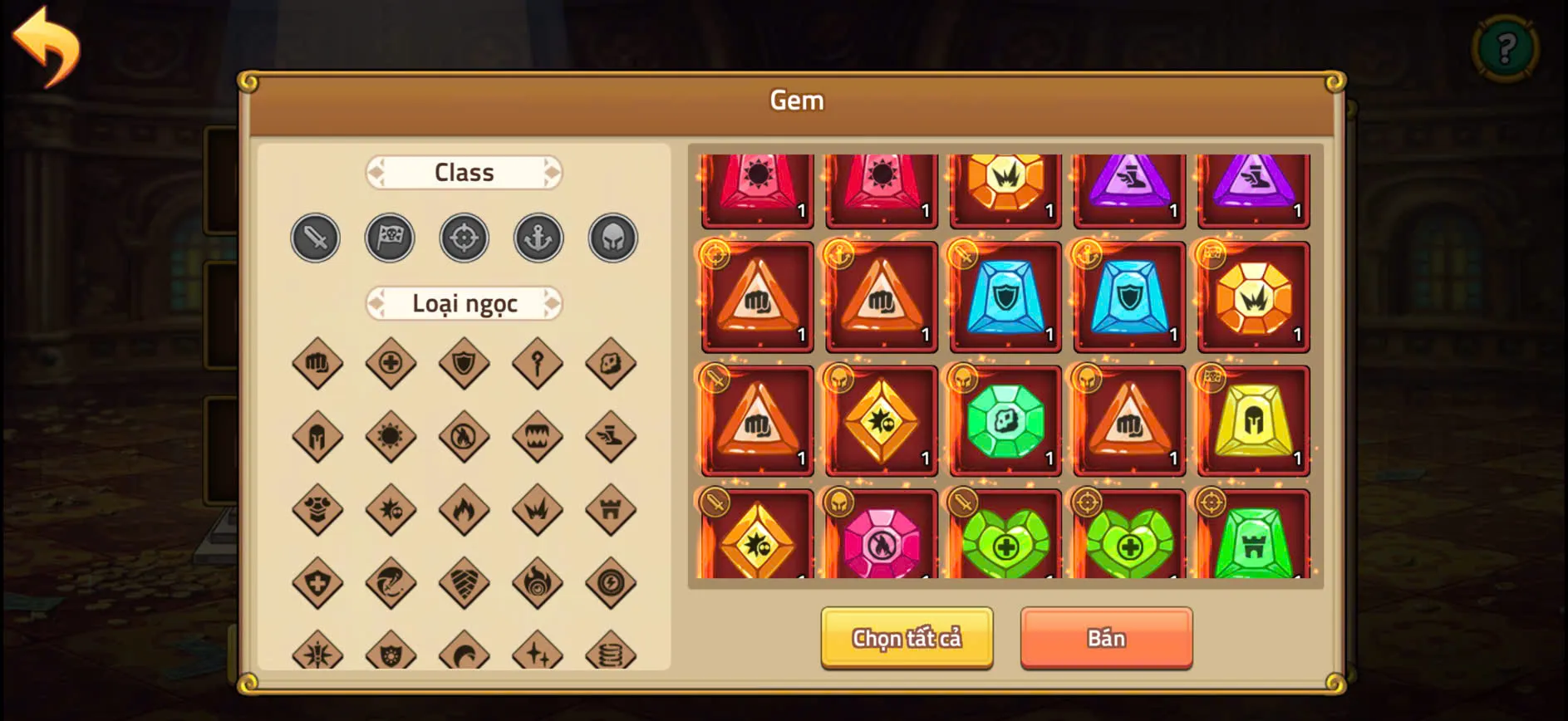Click the shield gem type filter icon

click(465, 363)
